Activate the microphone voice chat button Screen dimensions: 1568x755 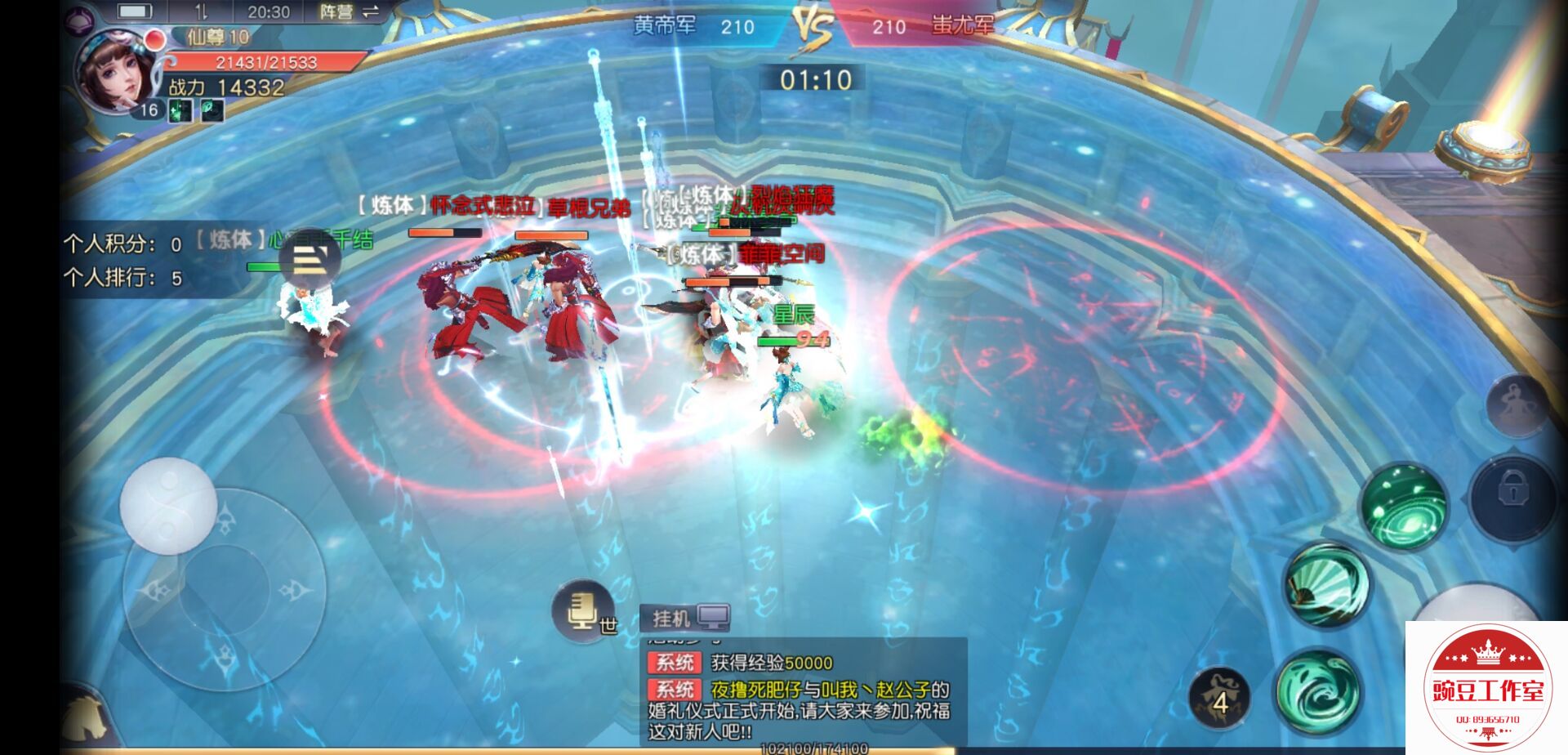[581, 611]
